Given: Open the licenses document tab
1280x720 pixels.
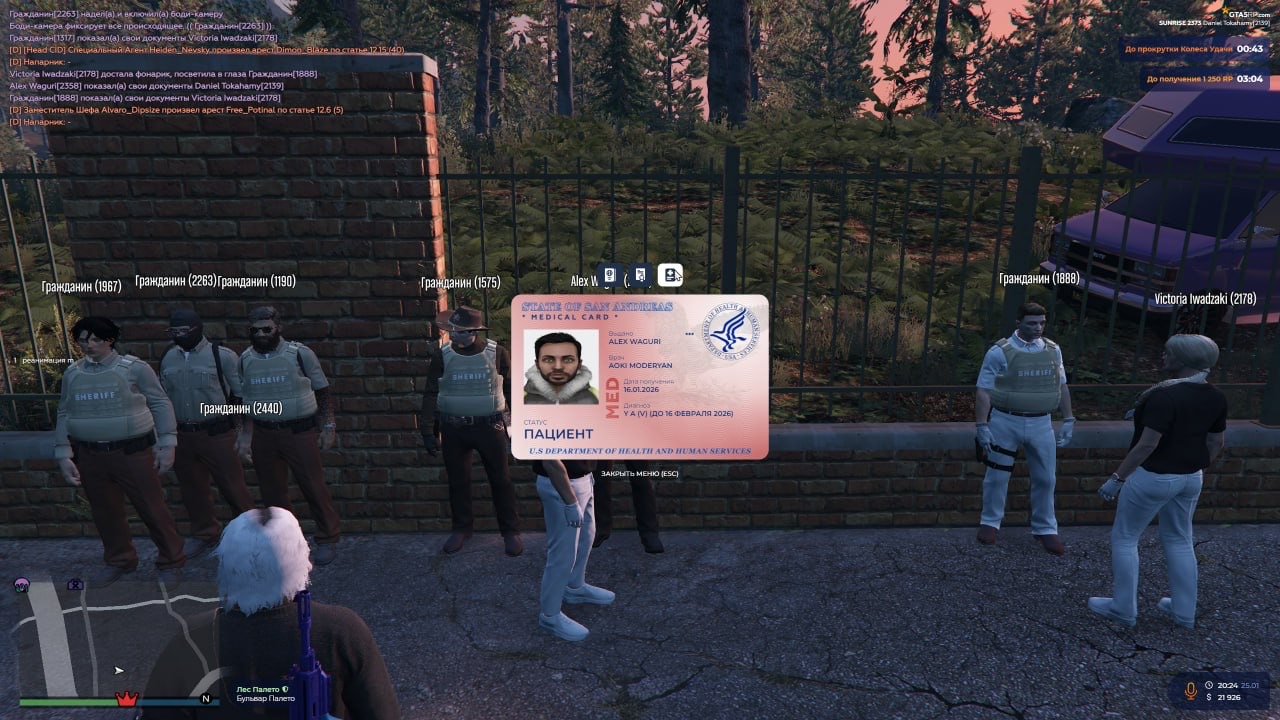Looking at the screenshot, I should [x=641, y=275].
